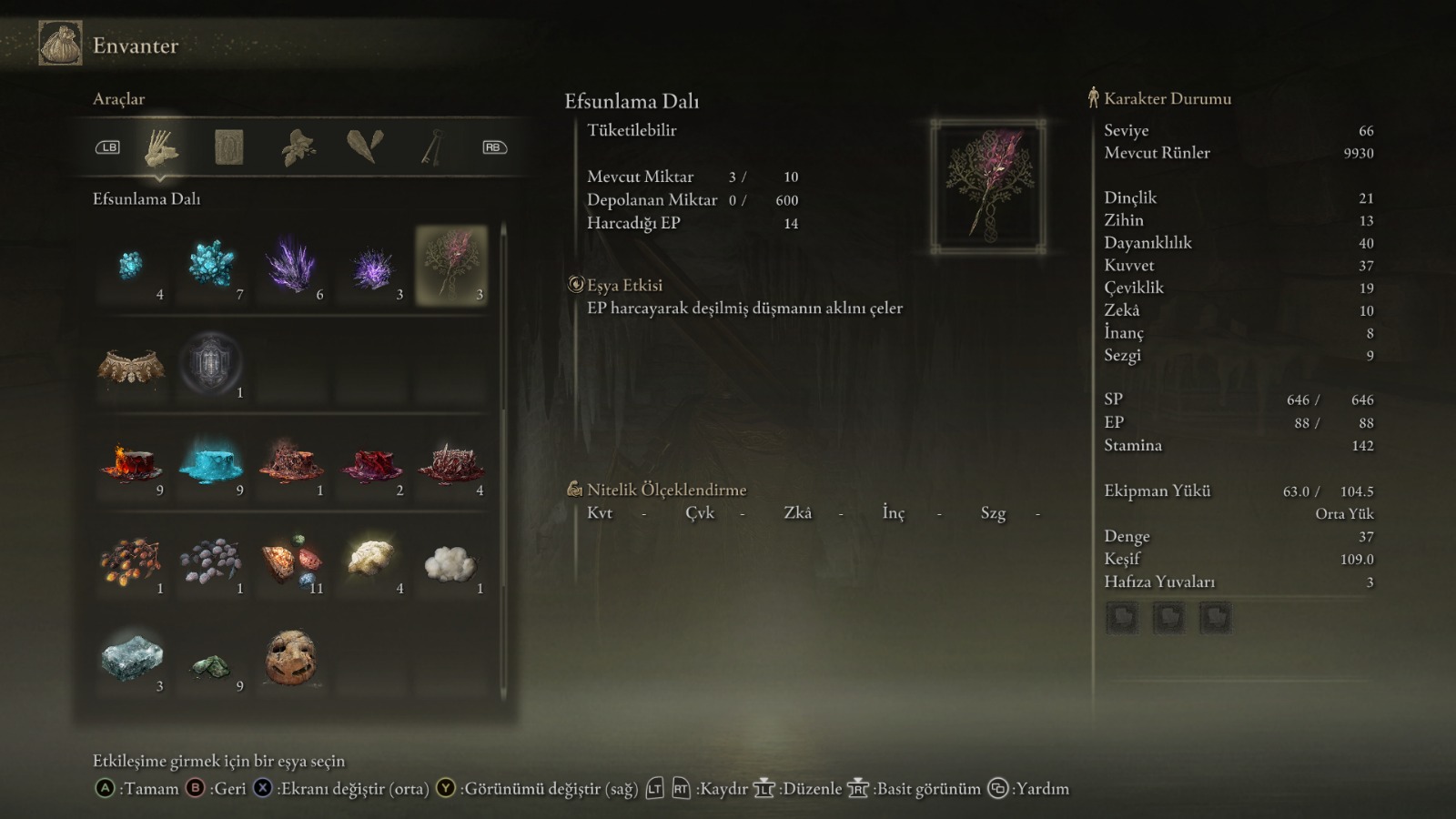Select the orange berries item
The width and height of the screenshot is (1456, 819).
(x=132, y=561)
